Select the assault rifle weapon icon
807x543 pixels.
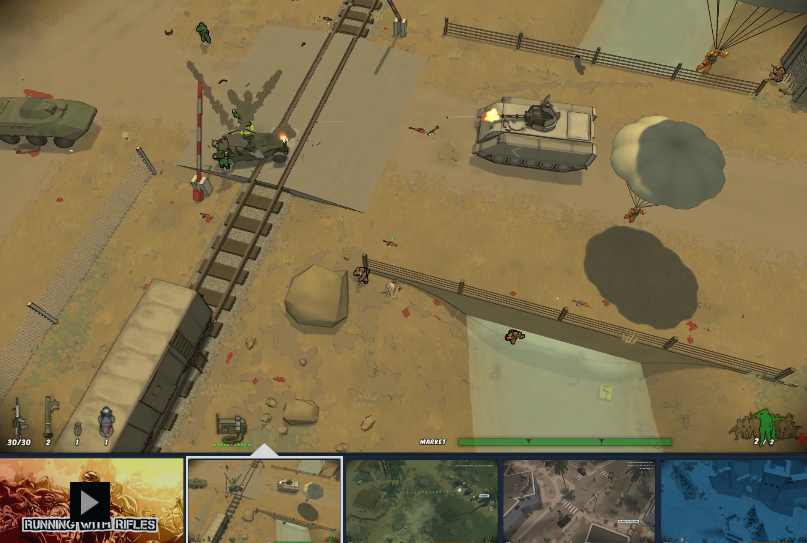coord(18,418)
